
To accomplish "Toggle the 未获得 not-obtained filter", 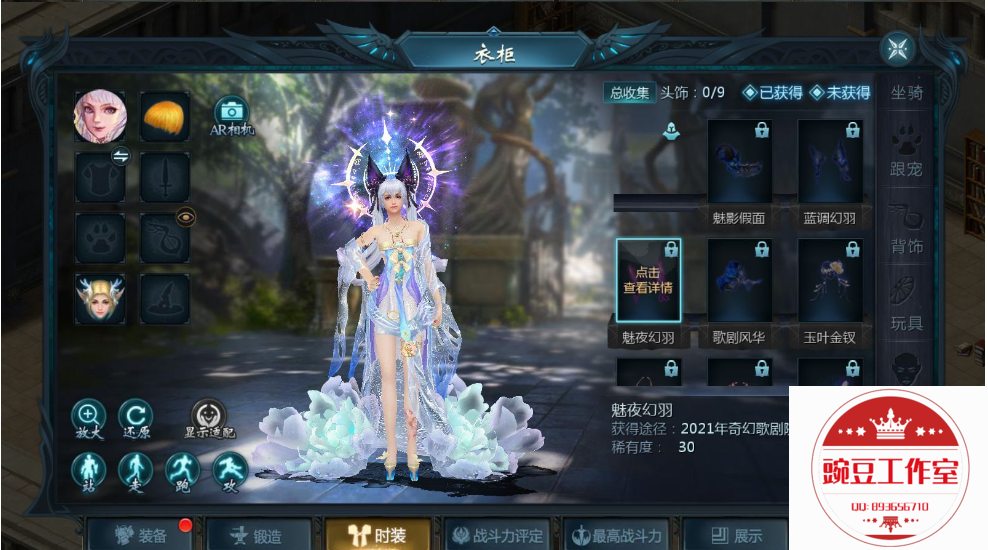I will 840,93.
